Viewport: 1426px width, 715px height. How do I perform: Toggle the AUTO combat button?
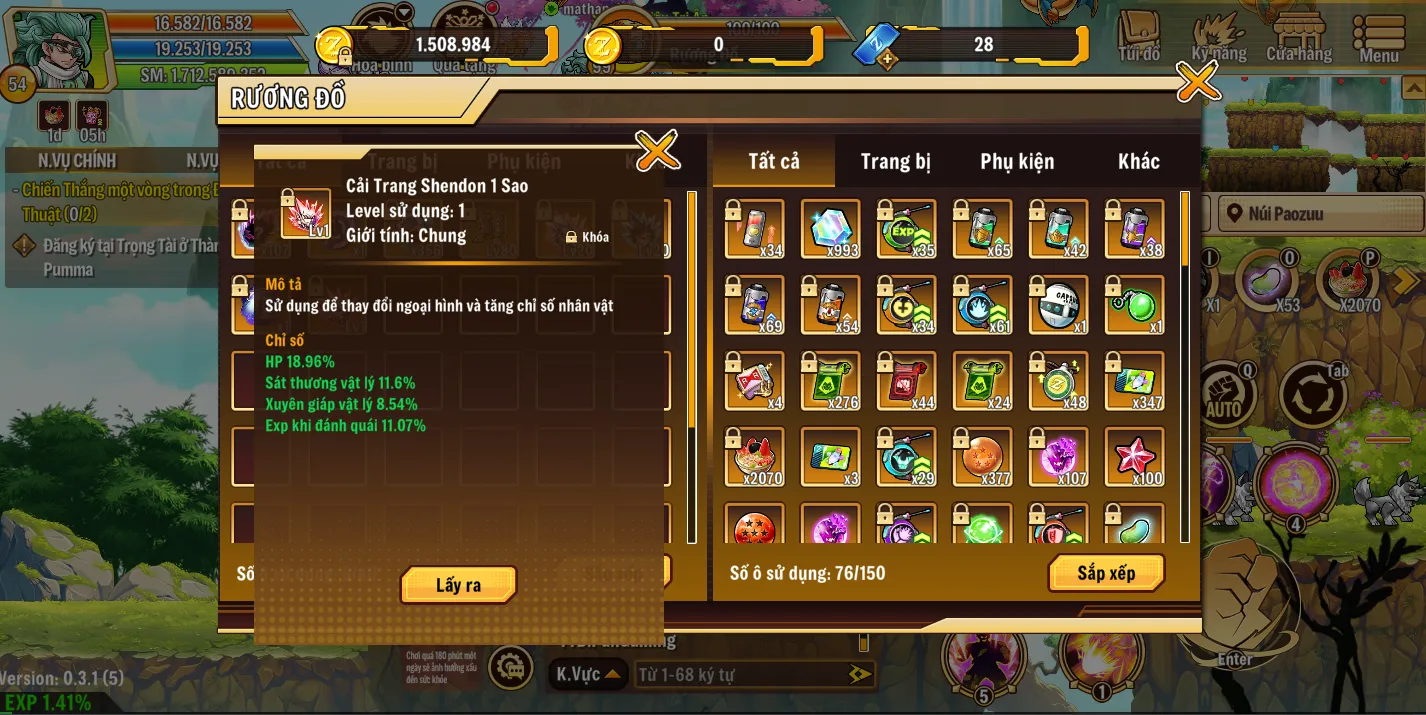click(1225, 395)
